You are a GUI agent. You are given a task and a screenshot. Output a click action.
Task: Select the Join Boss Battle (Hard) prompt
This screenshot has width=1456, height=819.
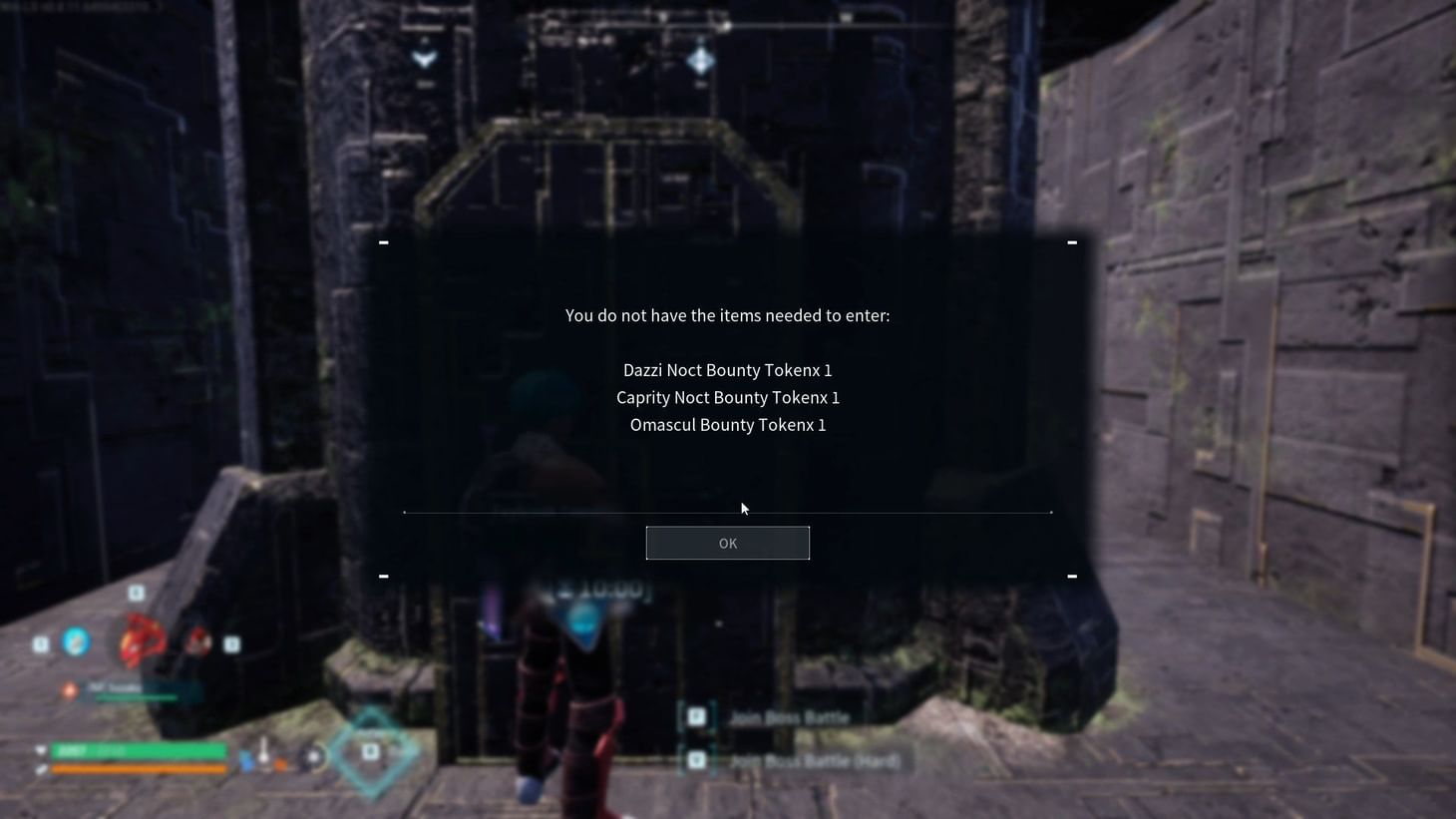[x=814, y=760]
